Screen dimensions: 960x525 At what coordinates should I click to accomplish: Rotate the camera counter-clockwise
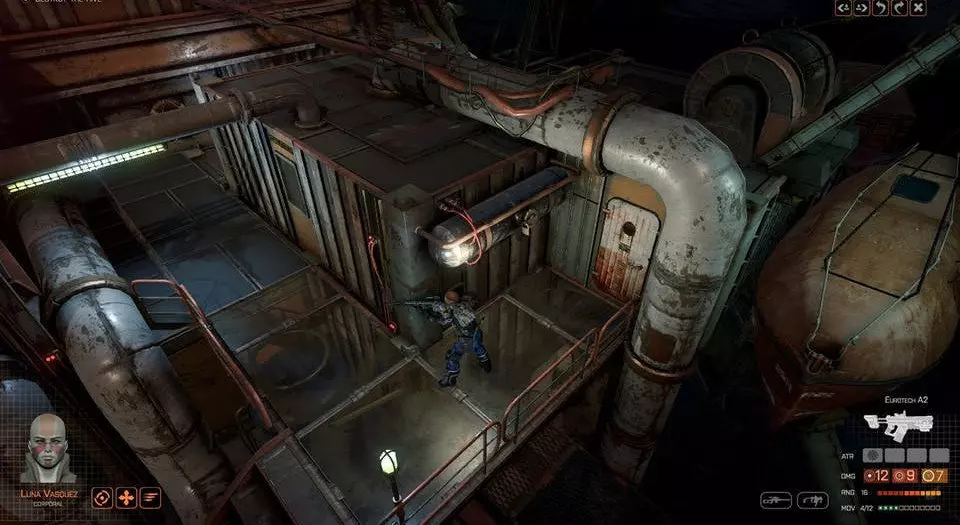(x=880, y=8)
